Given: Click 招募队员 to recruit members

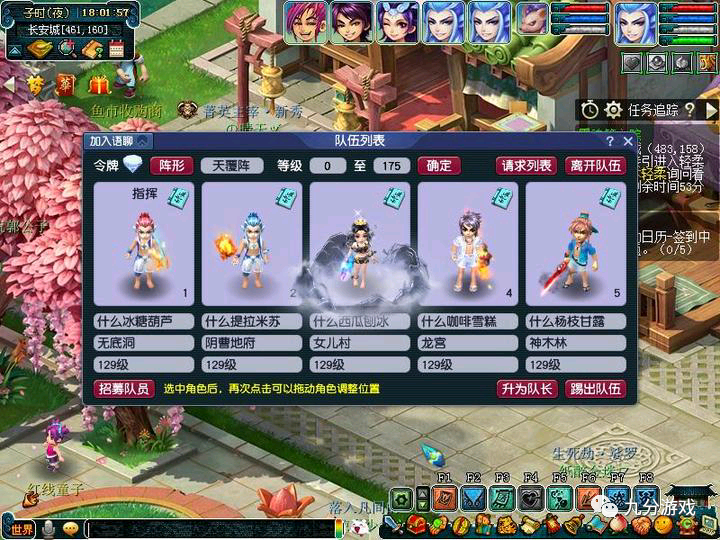Looking at the screenshot, I should [124, 389].
